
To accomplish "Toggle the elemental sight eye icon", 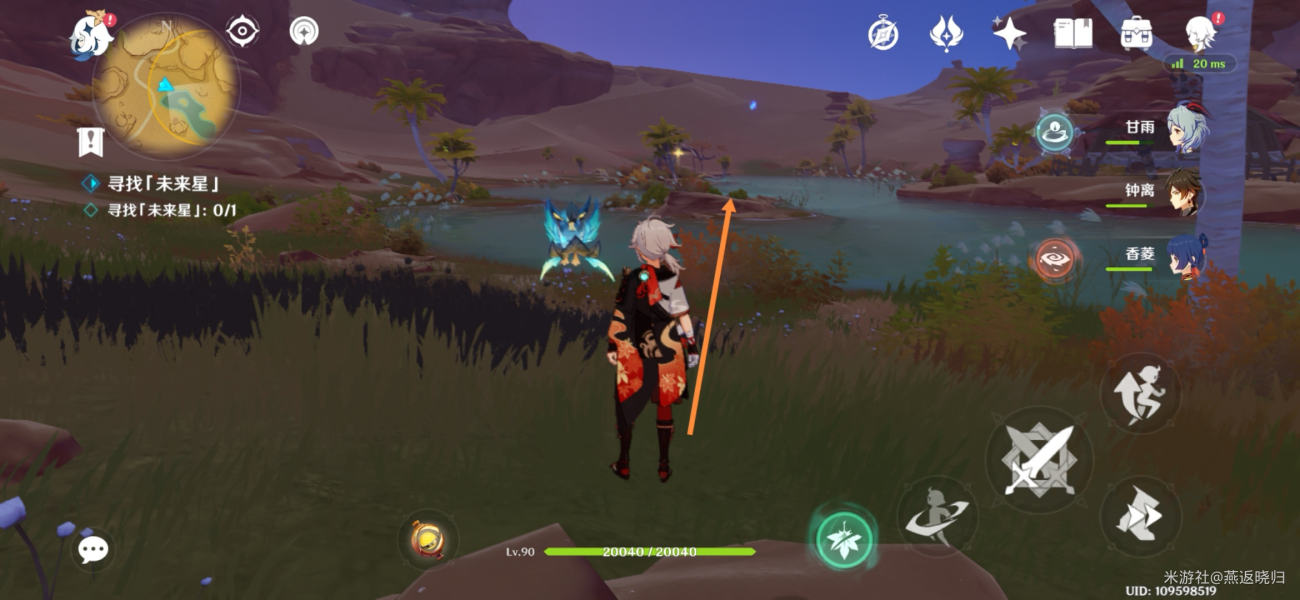I will click(242, 31).
